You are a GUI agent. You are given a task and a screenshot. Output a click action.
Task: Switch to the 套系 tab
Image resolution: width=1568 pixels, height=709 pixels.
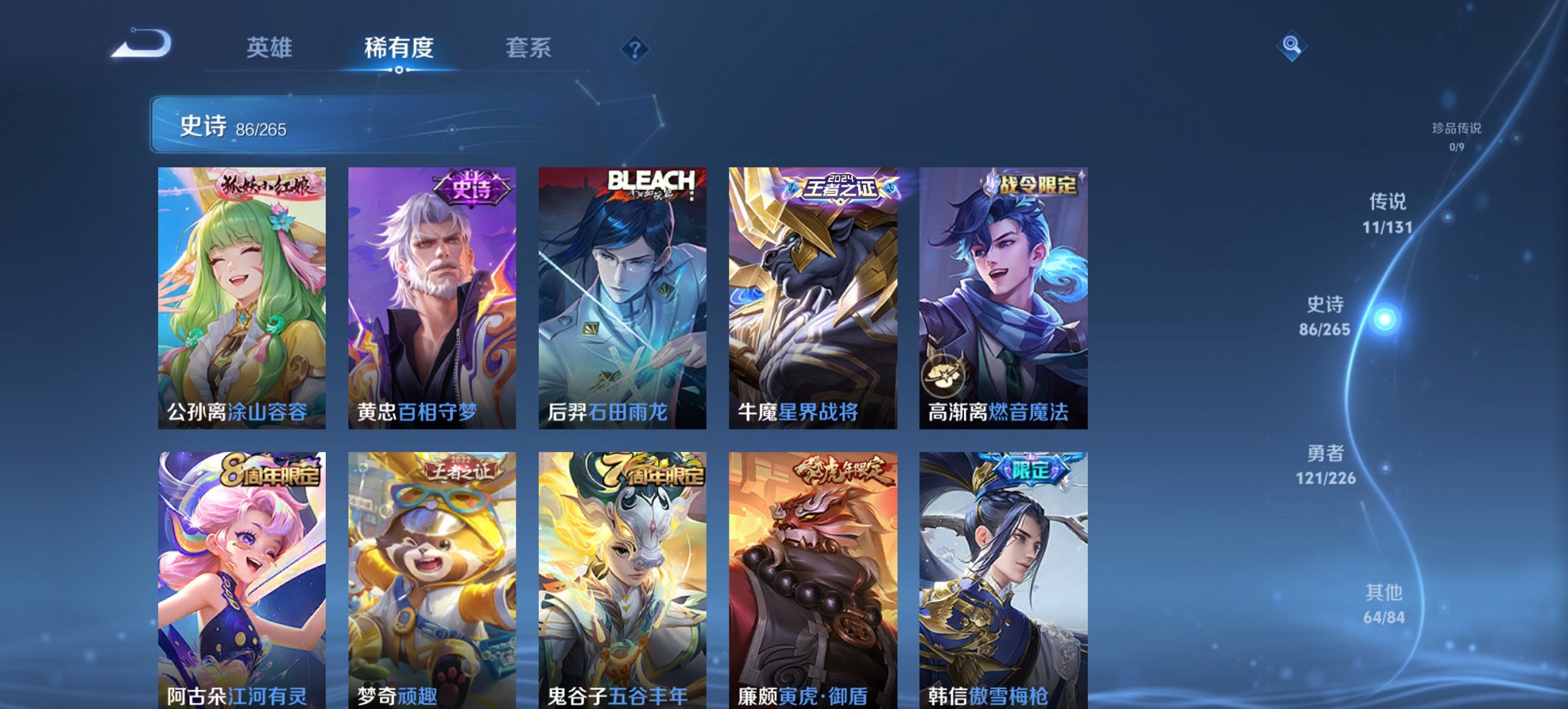tap(529, 48)
